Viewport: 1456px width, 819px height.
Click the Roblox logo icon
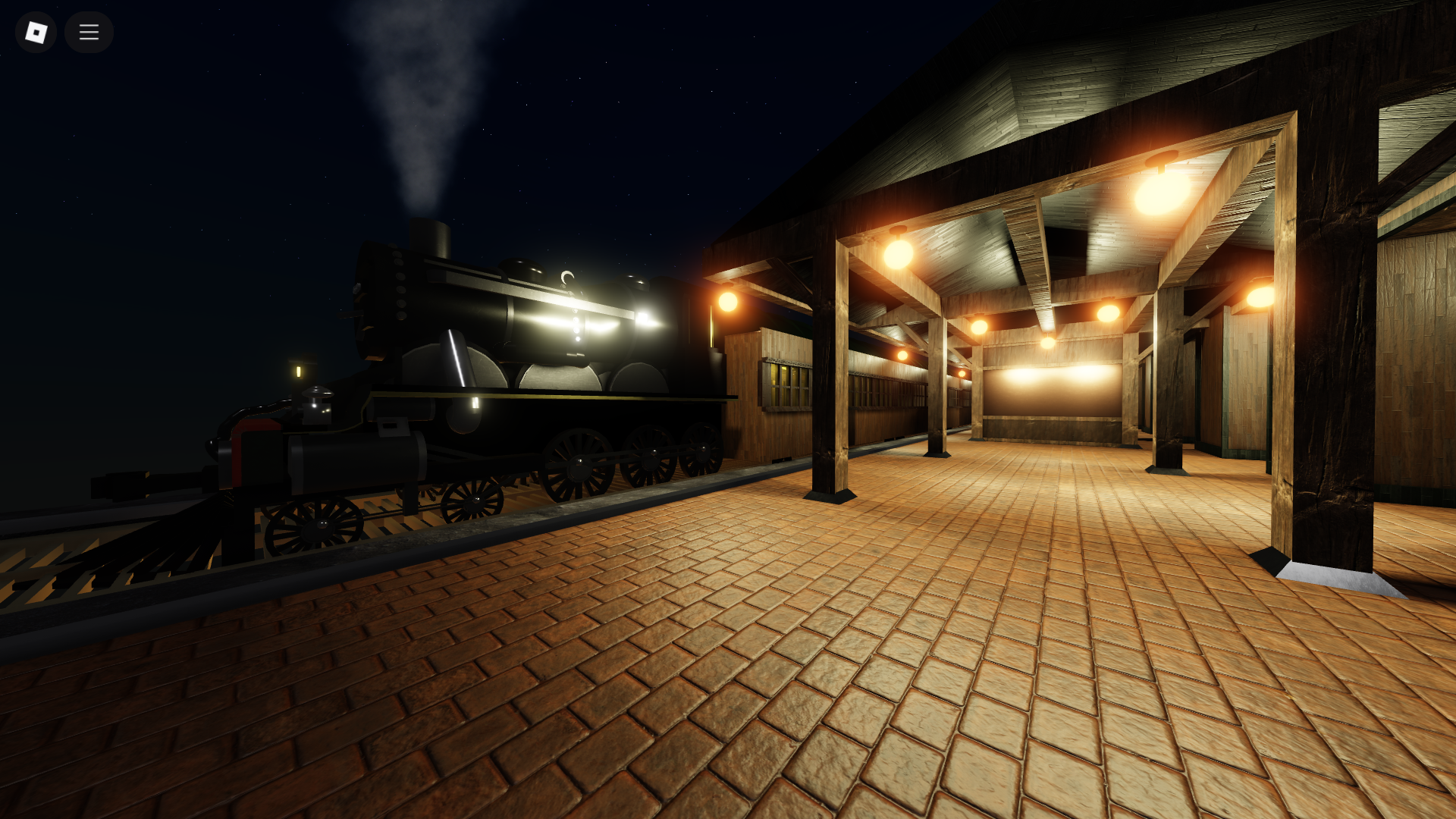tap(36, 33)
